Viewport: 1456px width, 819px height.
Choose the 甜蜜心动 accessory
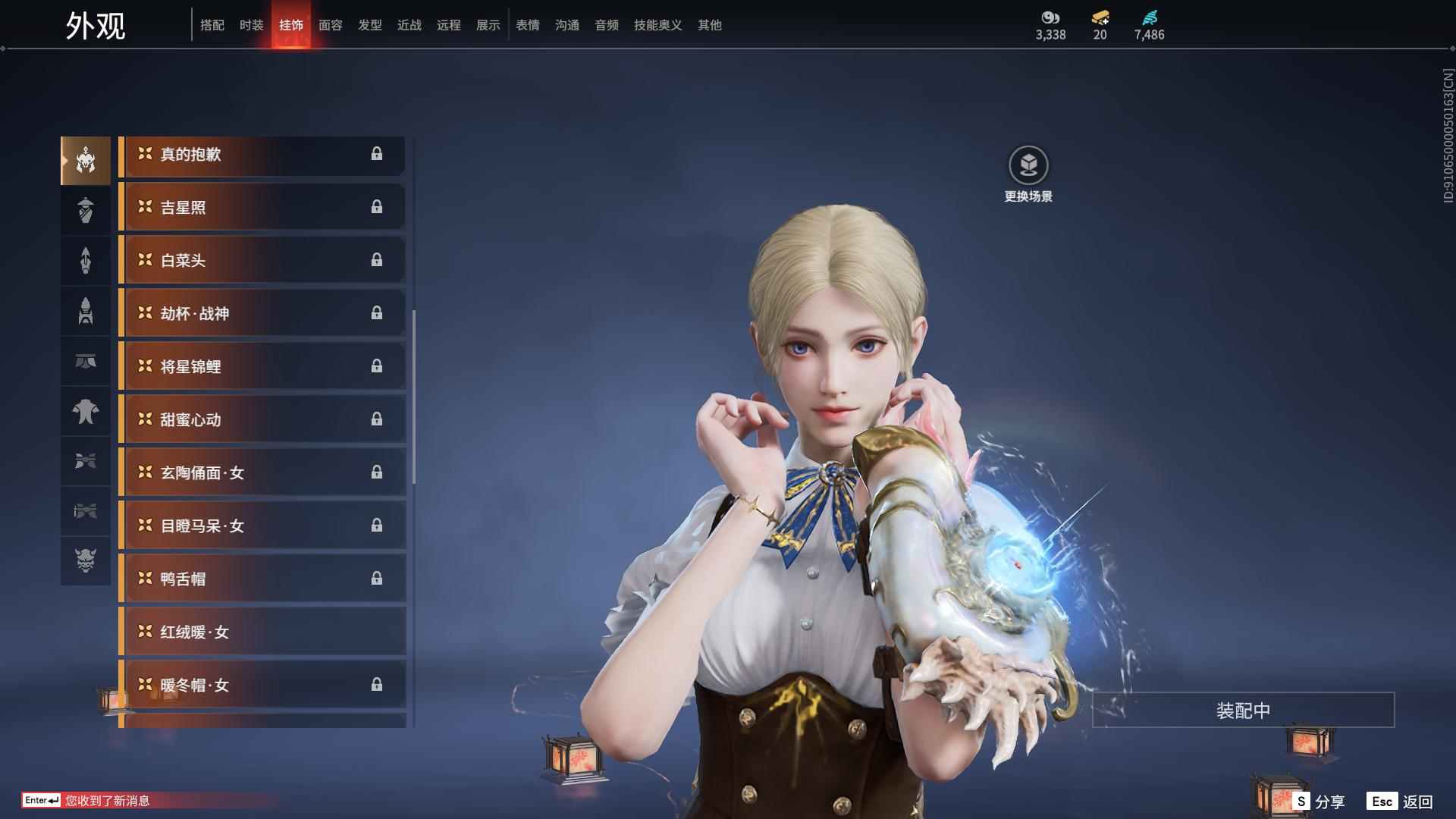pyautogui.click(x=262, y=420)
